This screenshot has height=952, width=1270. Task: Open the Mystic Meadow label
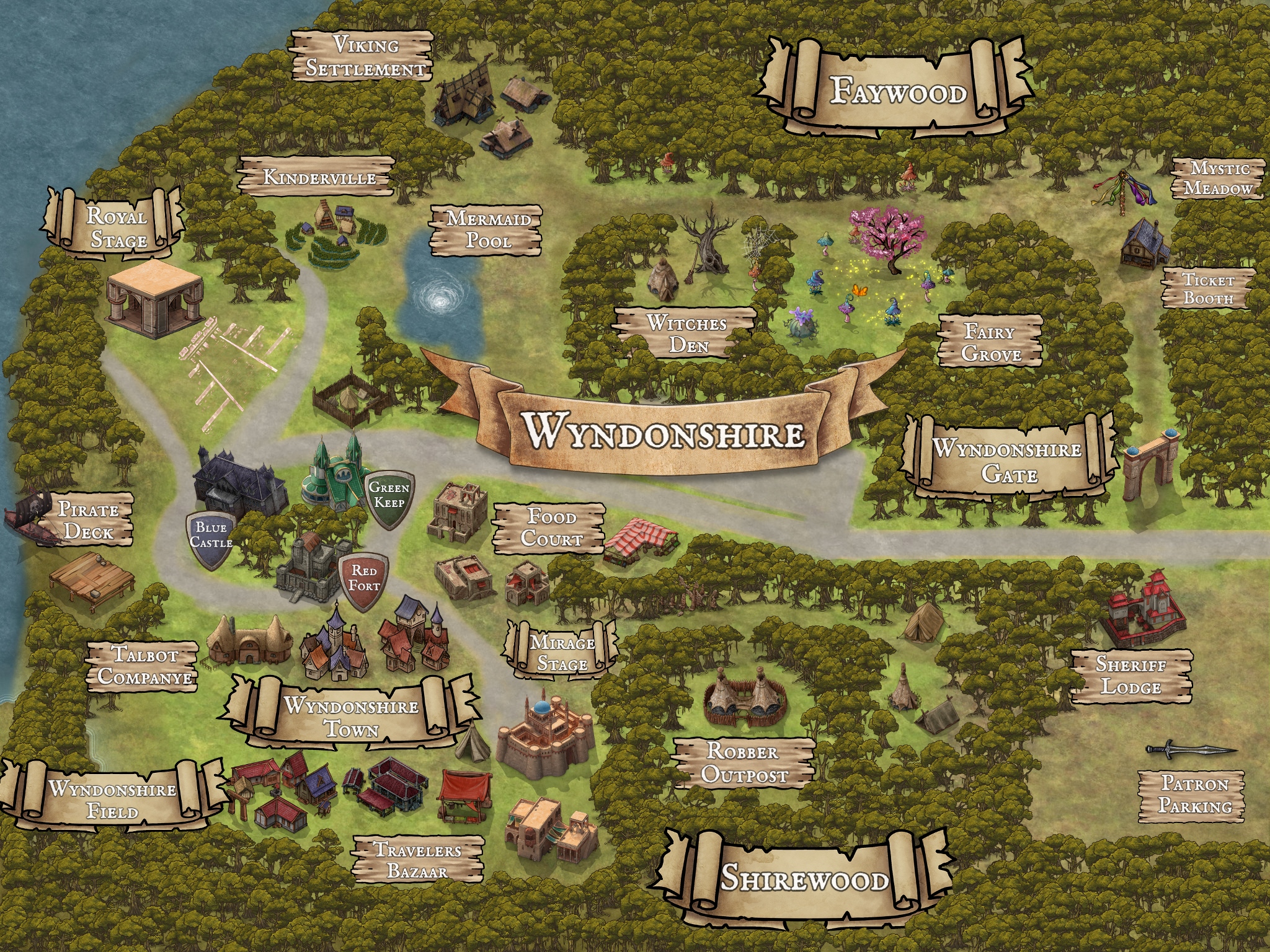pyautogui.click(x=1218, y=178)
